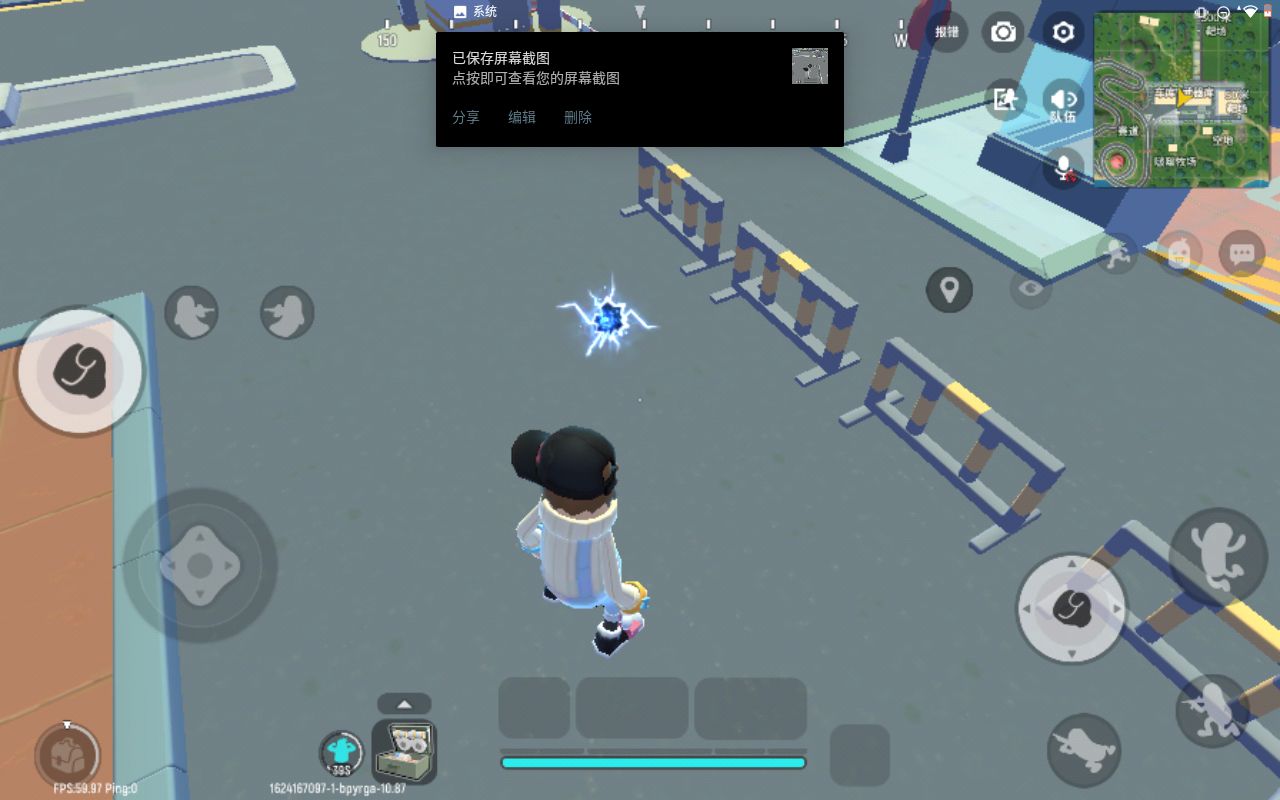1280x800 pixels.
Task: Place a map marker with the pin button
Action: [x=949, y=290]
